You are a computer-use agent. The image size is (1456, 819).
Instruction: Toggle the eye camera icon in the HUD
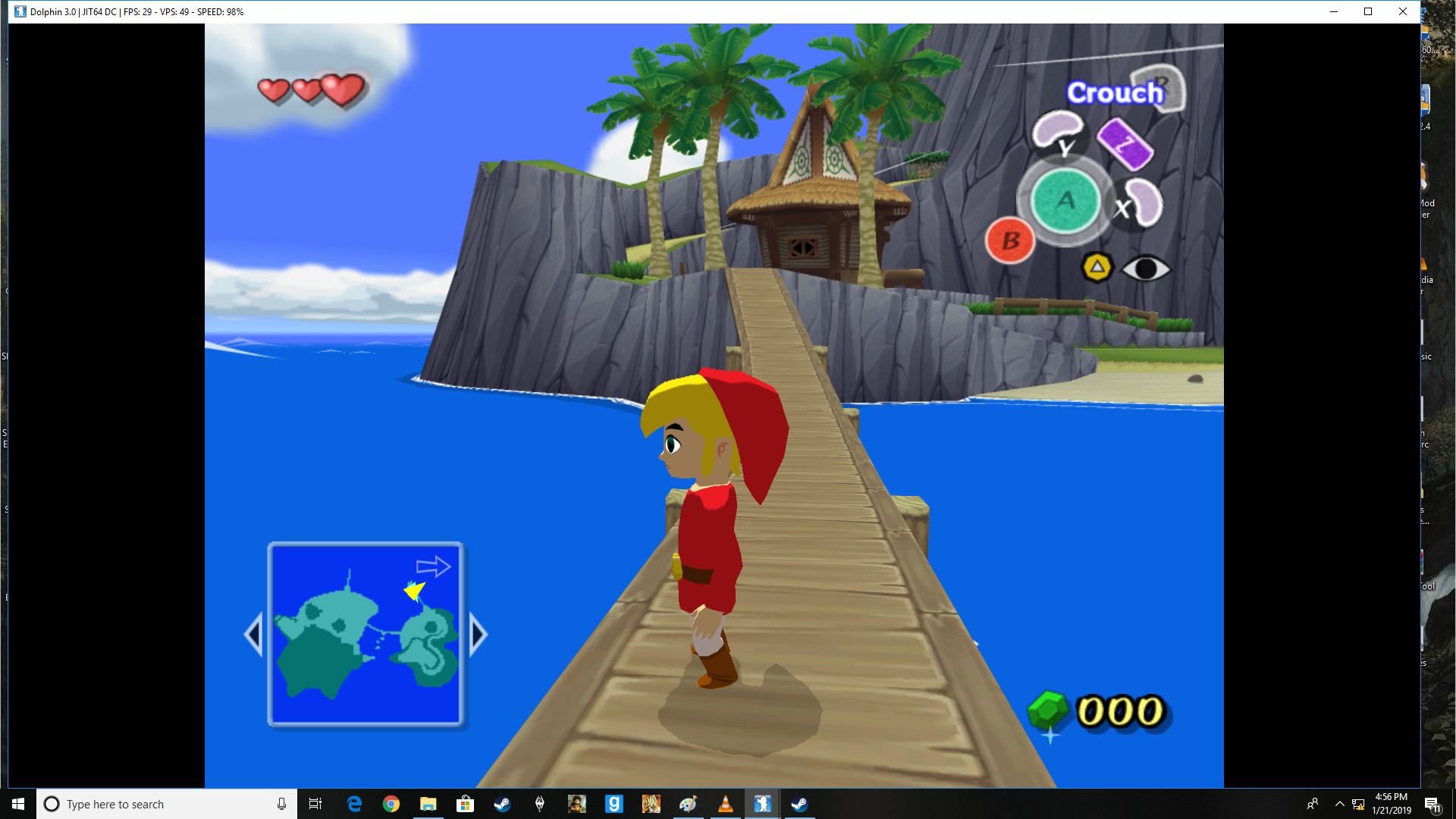tap(1145, 269)
